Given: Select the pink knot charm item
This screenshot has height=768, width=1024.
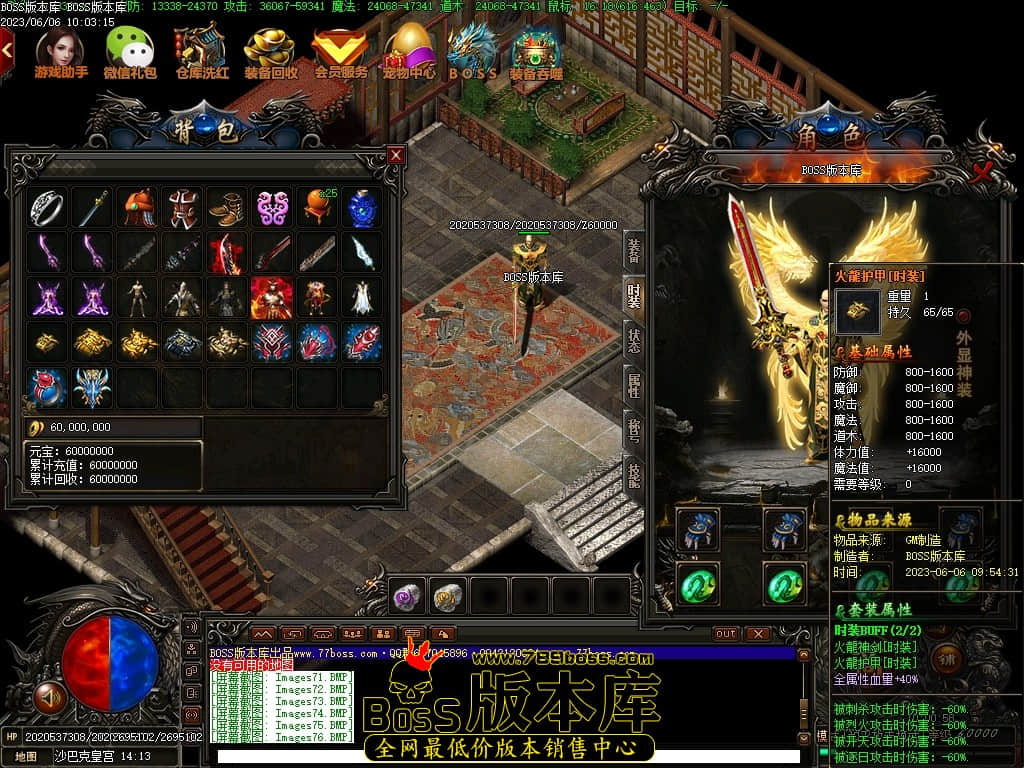Looking at the screenshot, I should tap(272, 208).
